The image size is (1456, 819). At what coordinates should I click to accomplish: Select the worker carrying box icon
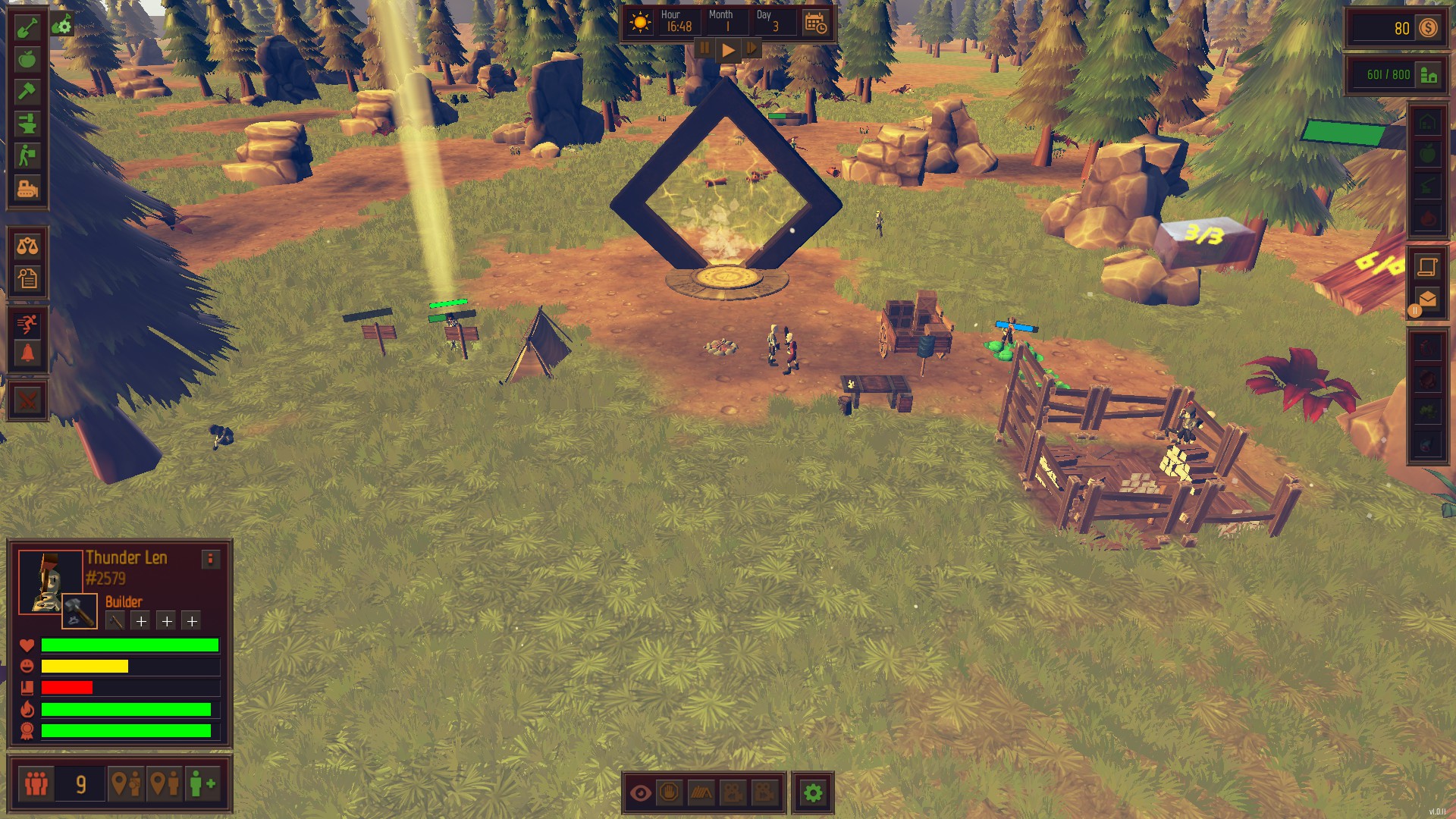click(x=27, y=155)
